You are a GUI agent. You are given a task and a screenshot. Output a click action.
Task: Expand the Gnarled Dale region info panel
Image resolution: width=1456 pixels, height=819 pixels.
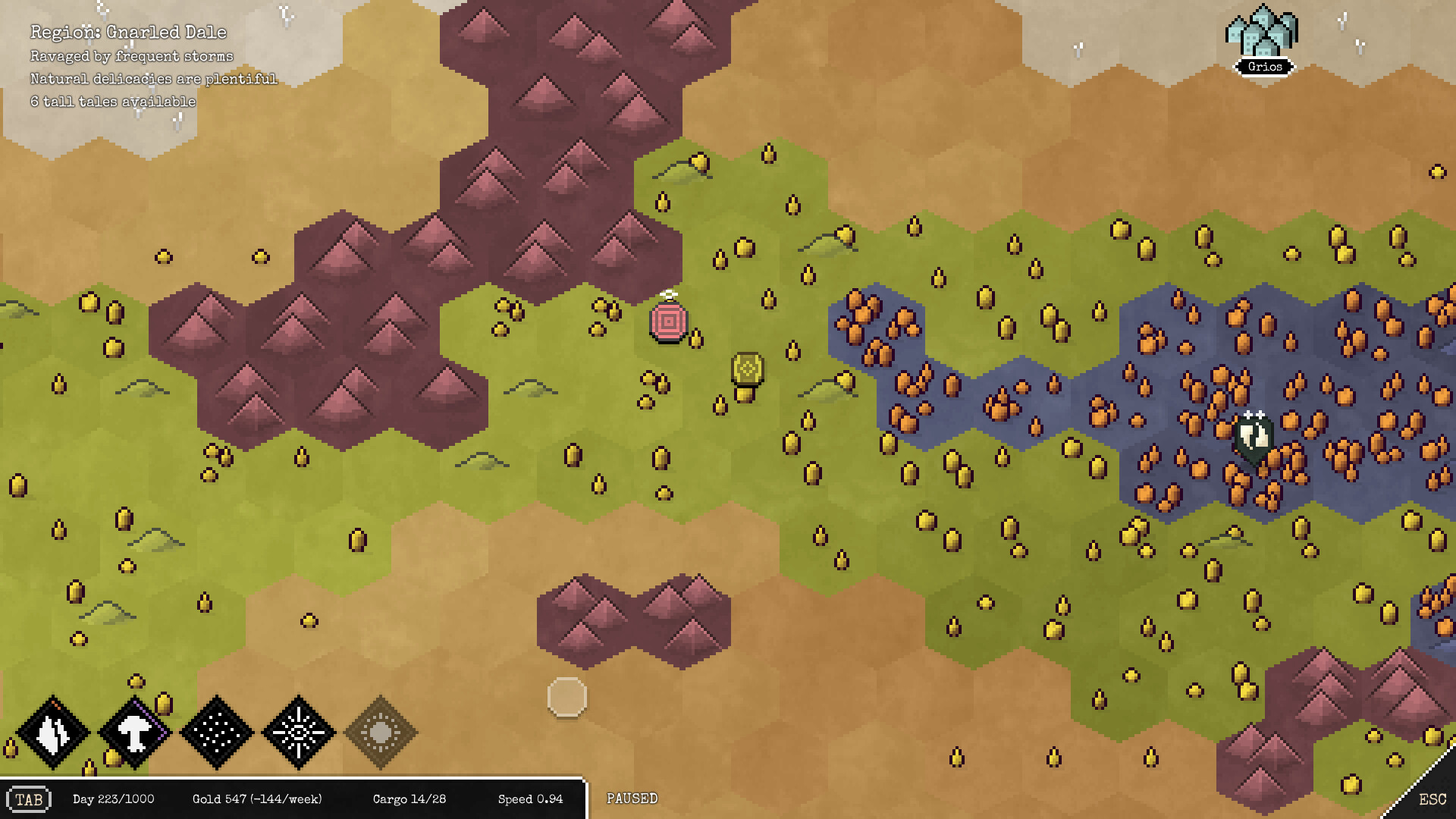point(126,33)
